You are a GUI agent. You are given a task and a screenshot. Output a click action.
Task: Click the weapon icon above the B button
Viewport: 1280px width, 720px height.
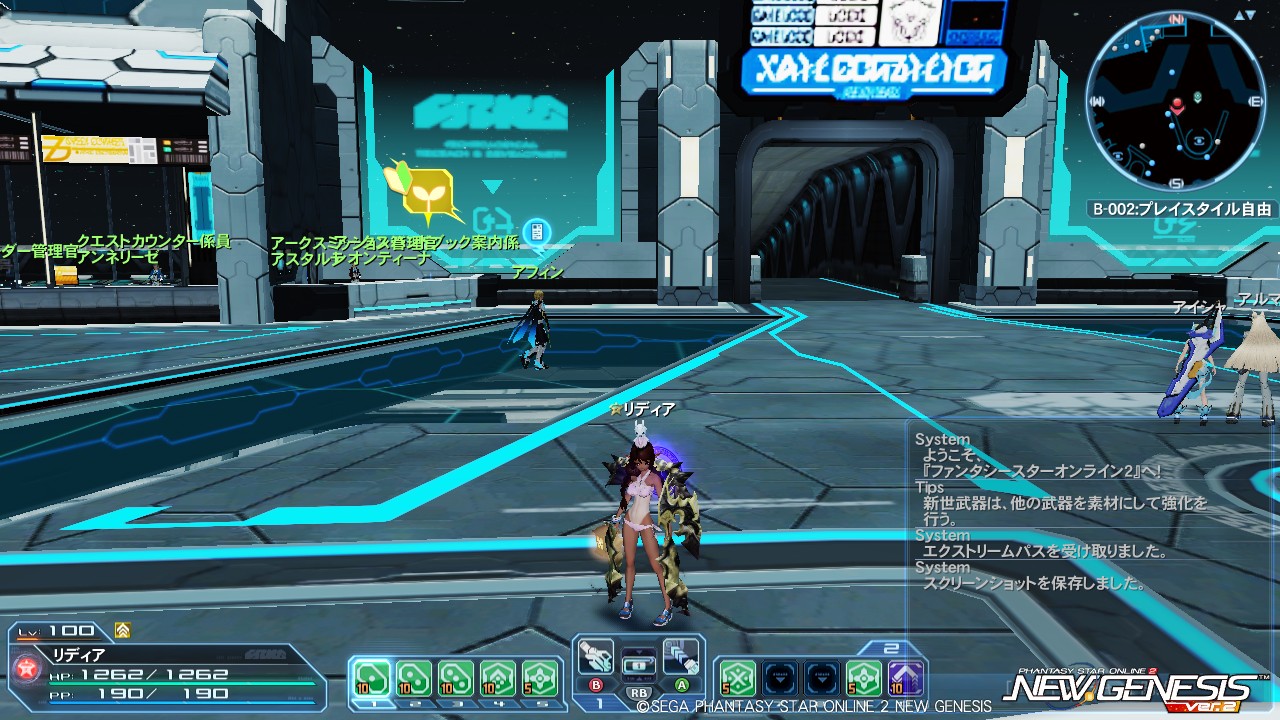pos(595,655)
